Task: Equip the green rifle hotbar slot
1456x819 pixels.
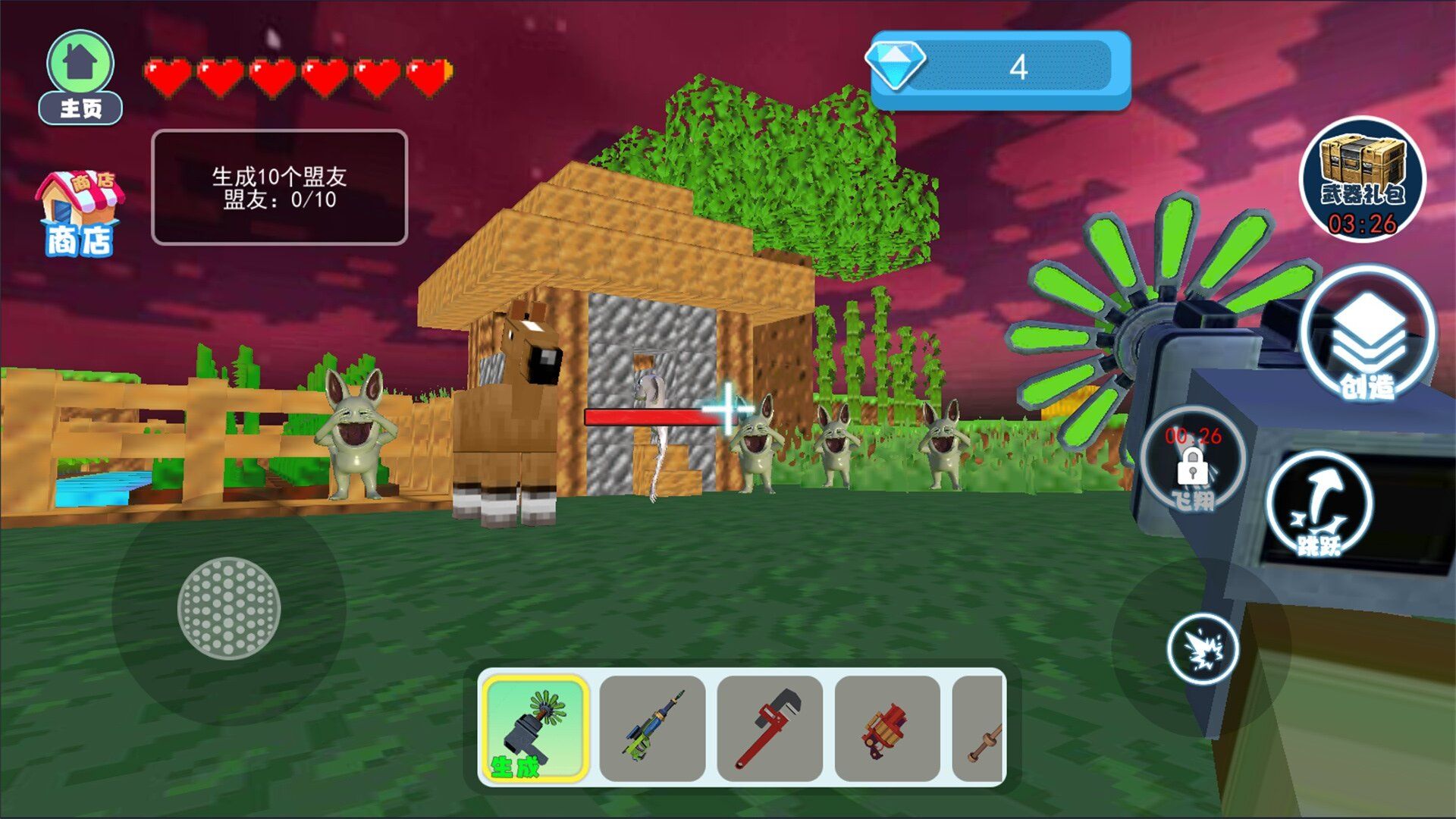Action: tap(652, 728)
